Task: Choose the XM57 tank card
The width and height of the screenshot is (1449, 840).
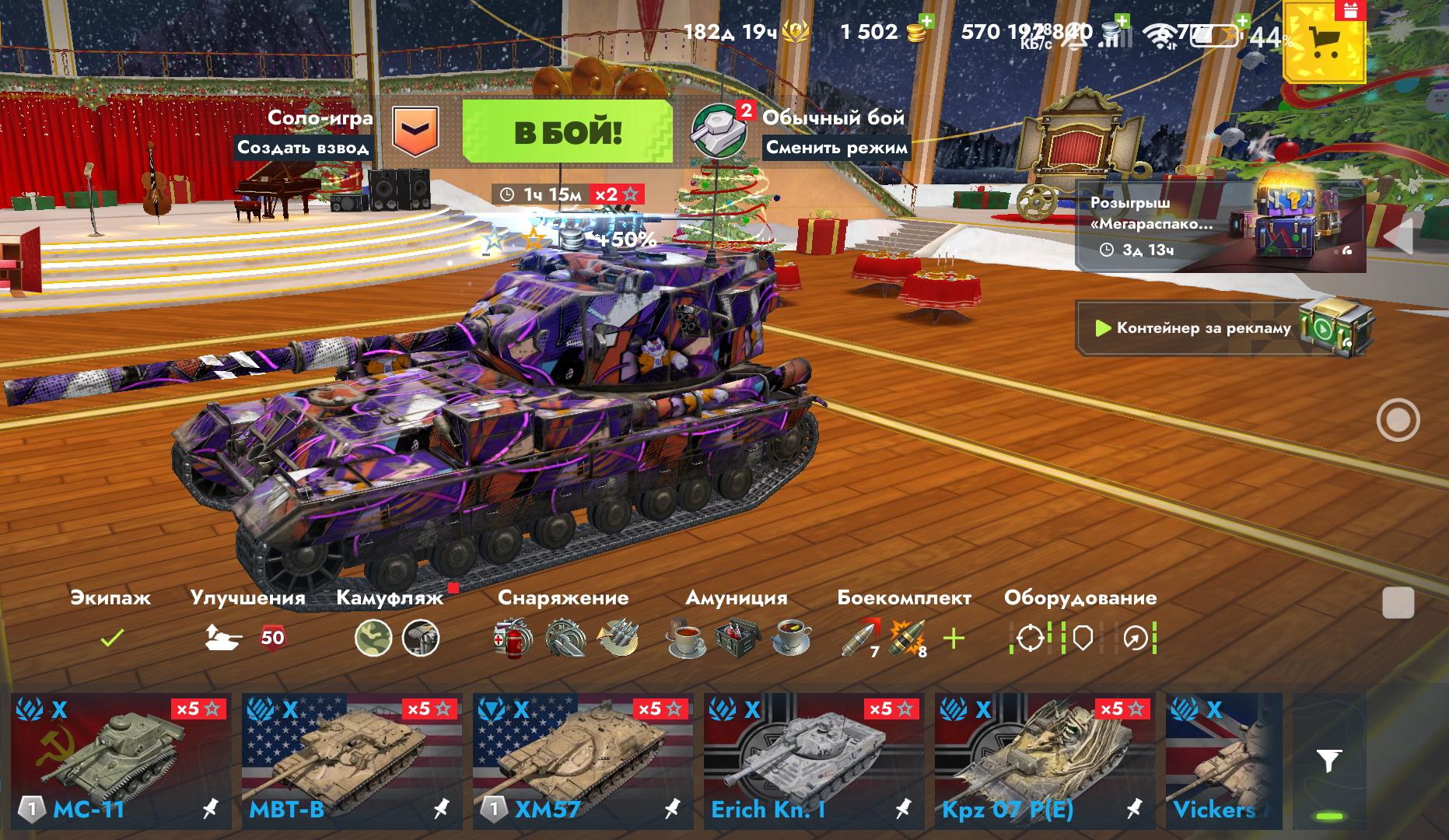Action: pos(583,761)
